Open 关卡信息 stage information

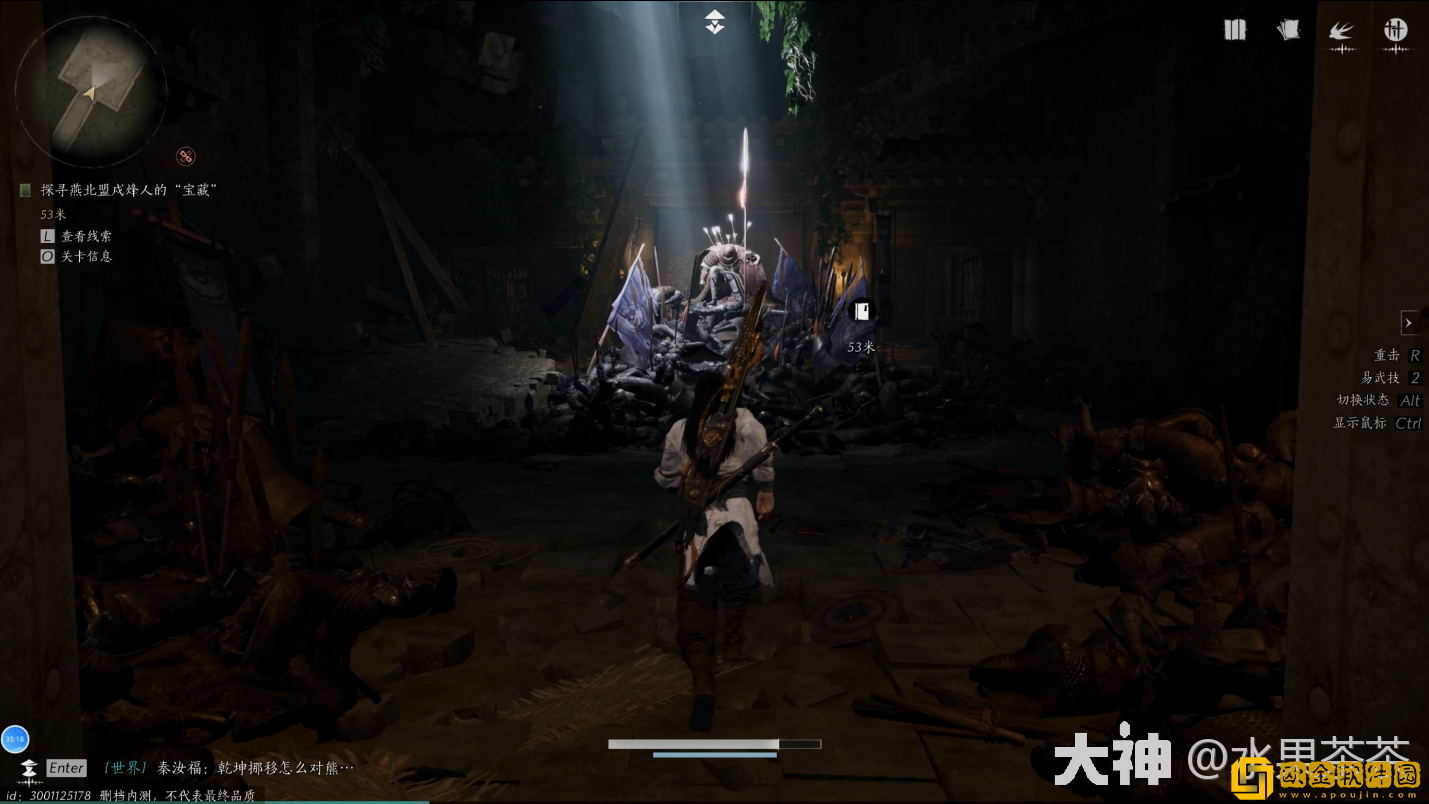(x=86, y=256)
